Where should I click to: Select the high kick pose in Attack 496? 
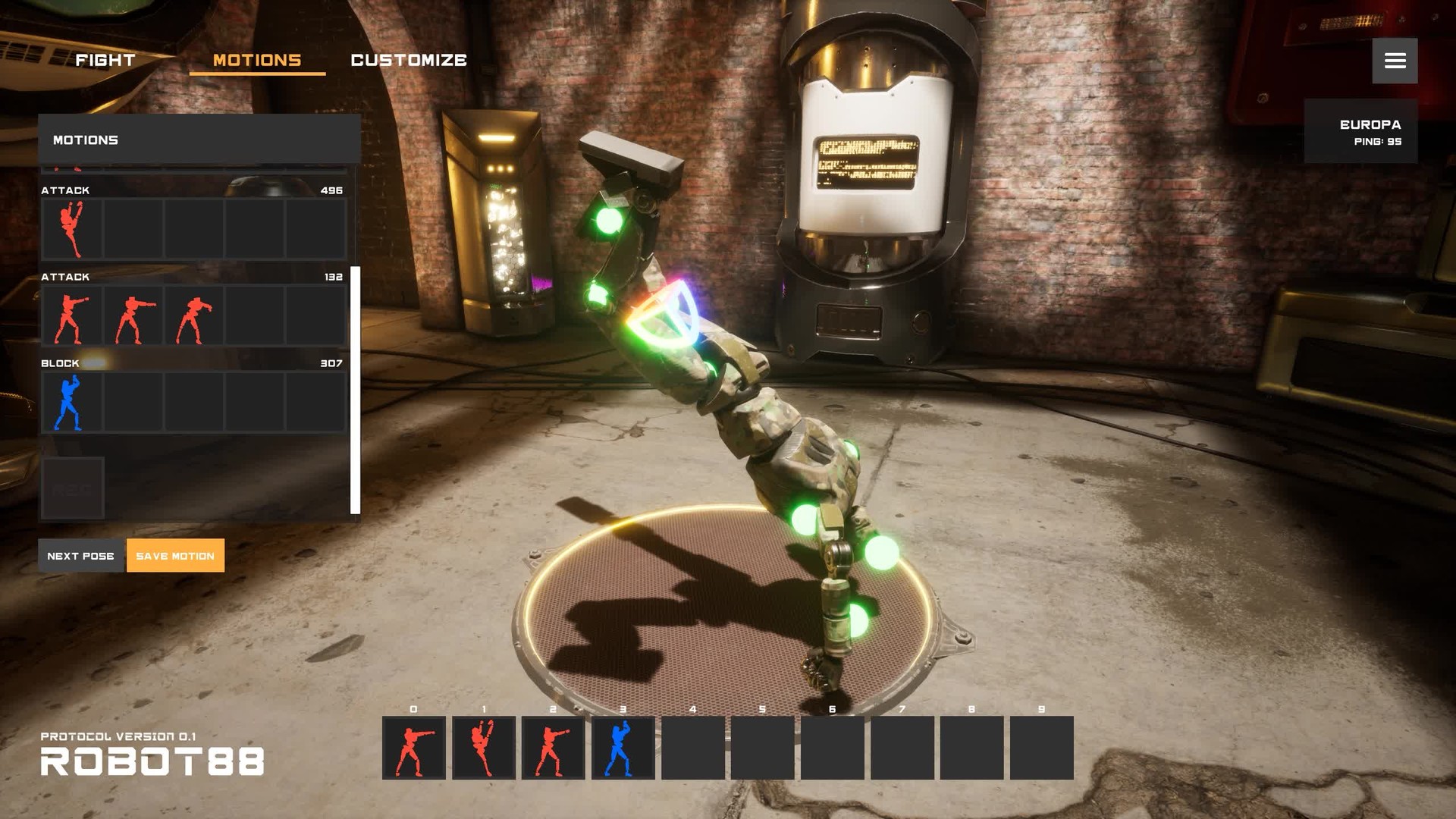[73, 229]
